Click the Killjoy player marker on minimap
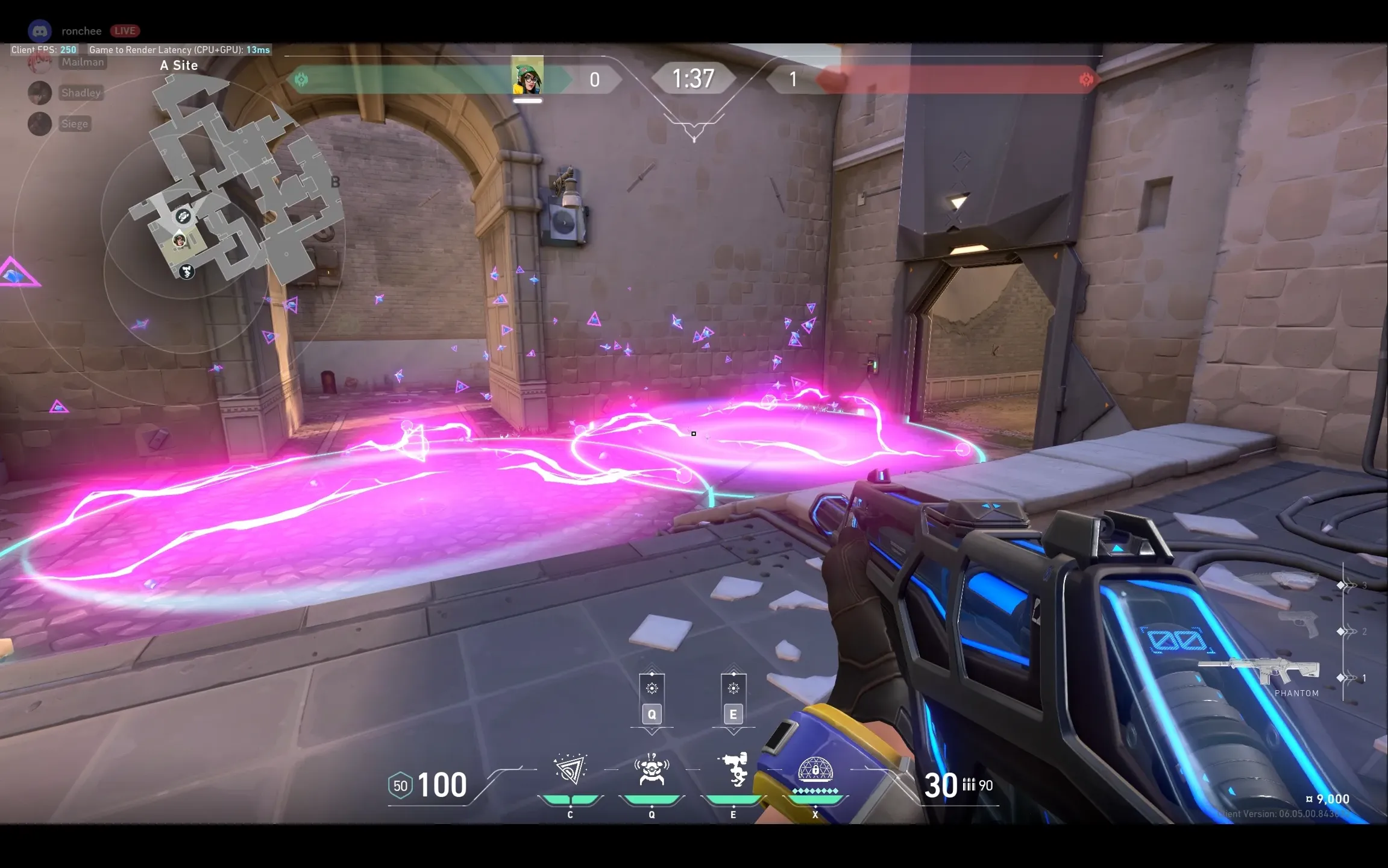 (180, 241)
